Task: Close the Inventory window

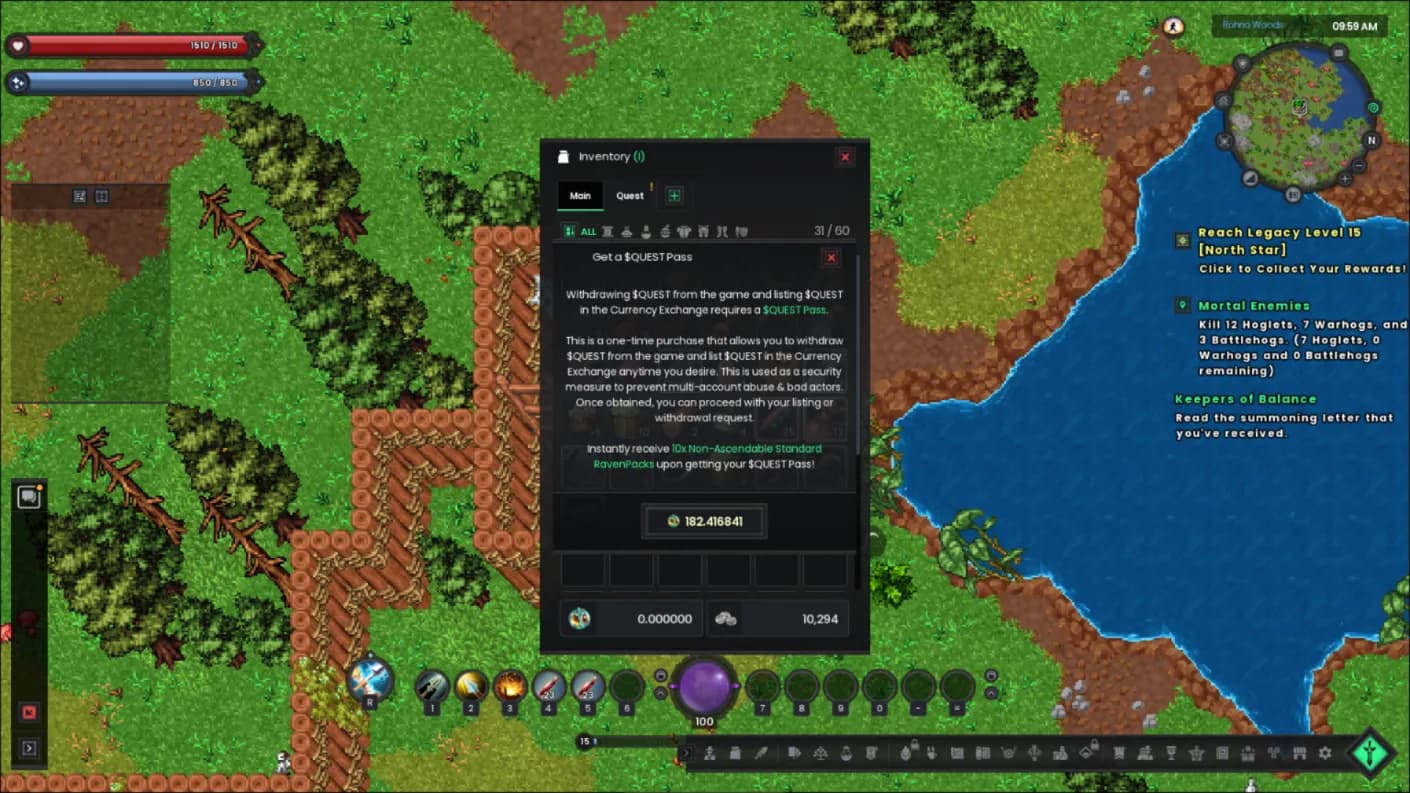Action: point(845,157)
